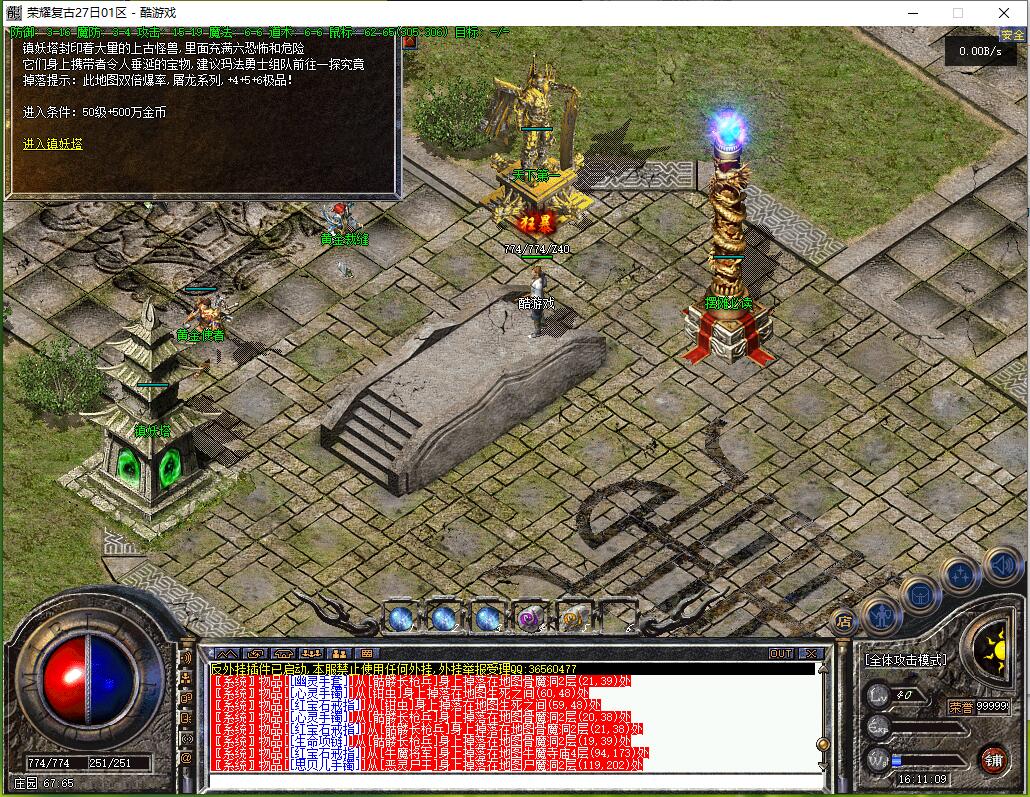
Task: Click the OUT button above chat
Action: coord(780,654)
